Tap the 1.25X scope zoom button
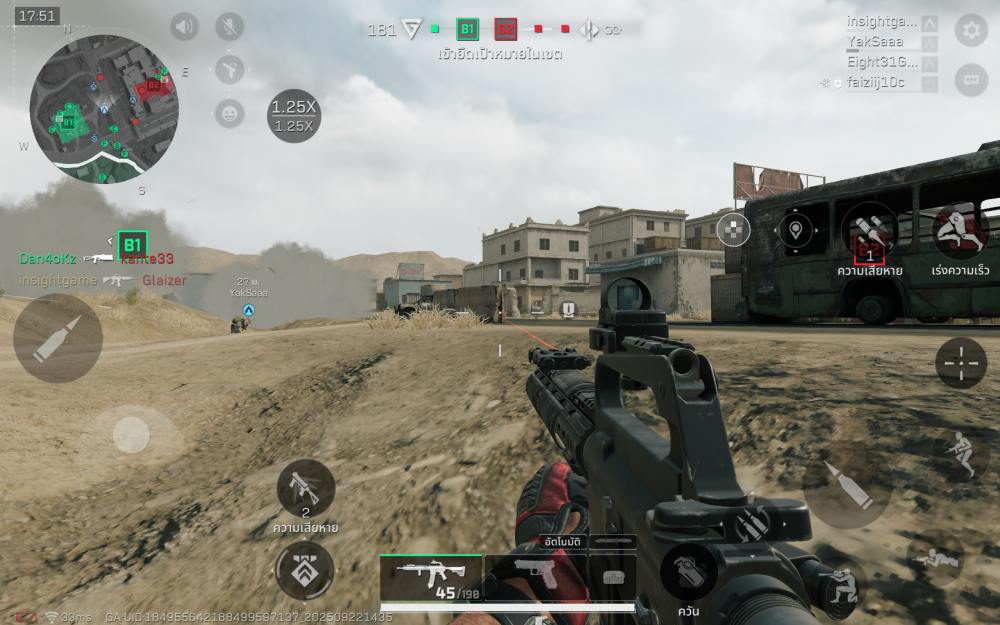Screen dimensions: 1000x625 [x=294, y=116]
